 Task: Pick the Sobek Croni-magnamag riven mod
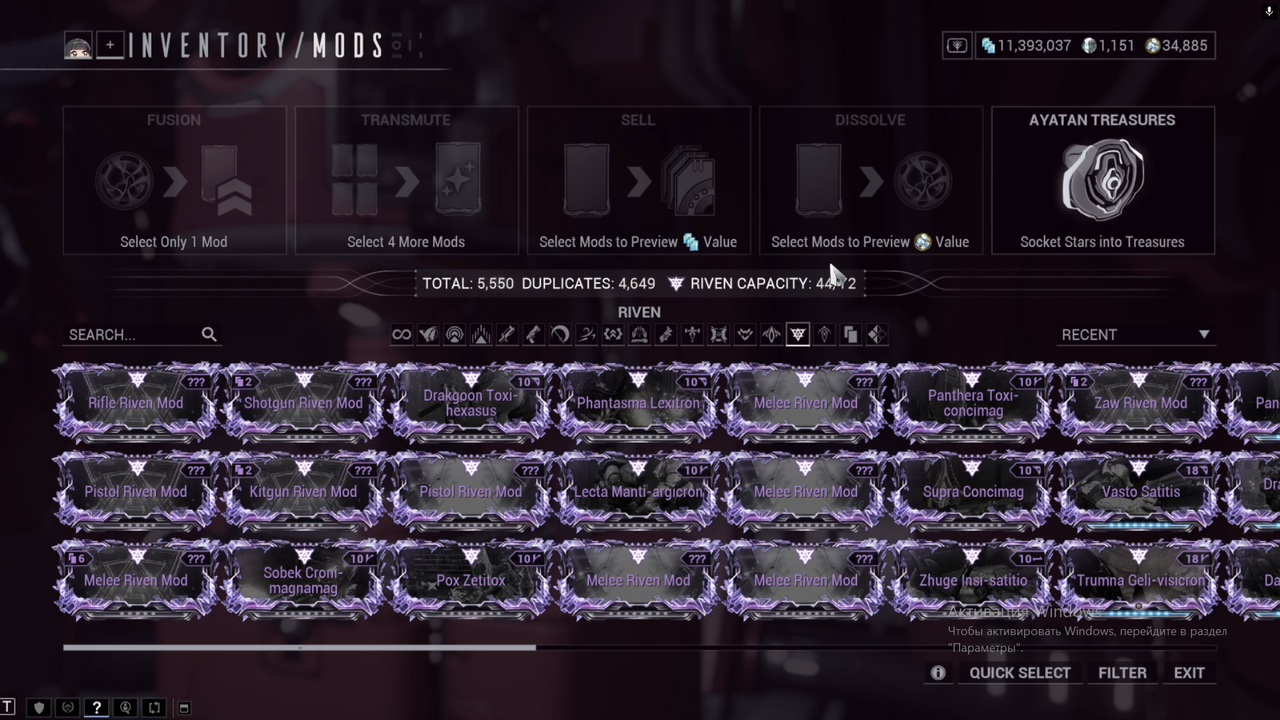point(303,580)
